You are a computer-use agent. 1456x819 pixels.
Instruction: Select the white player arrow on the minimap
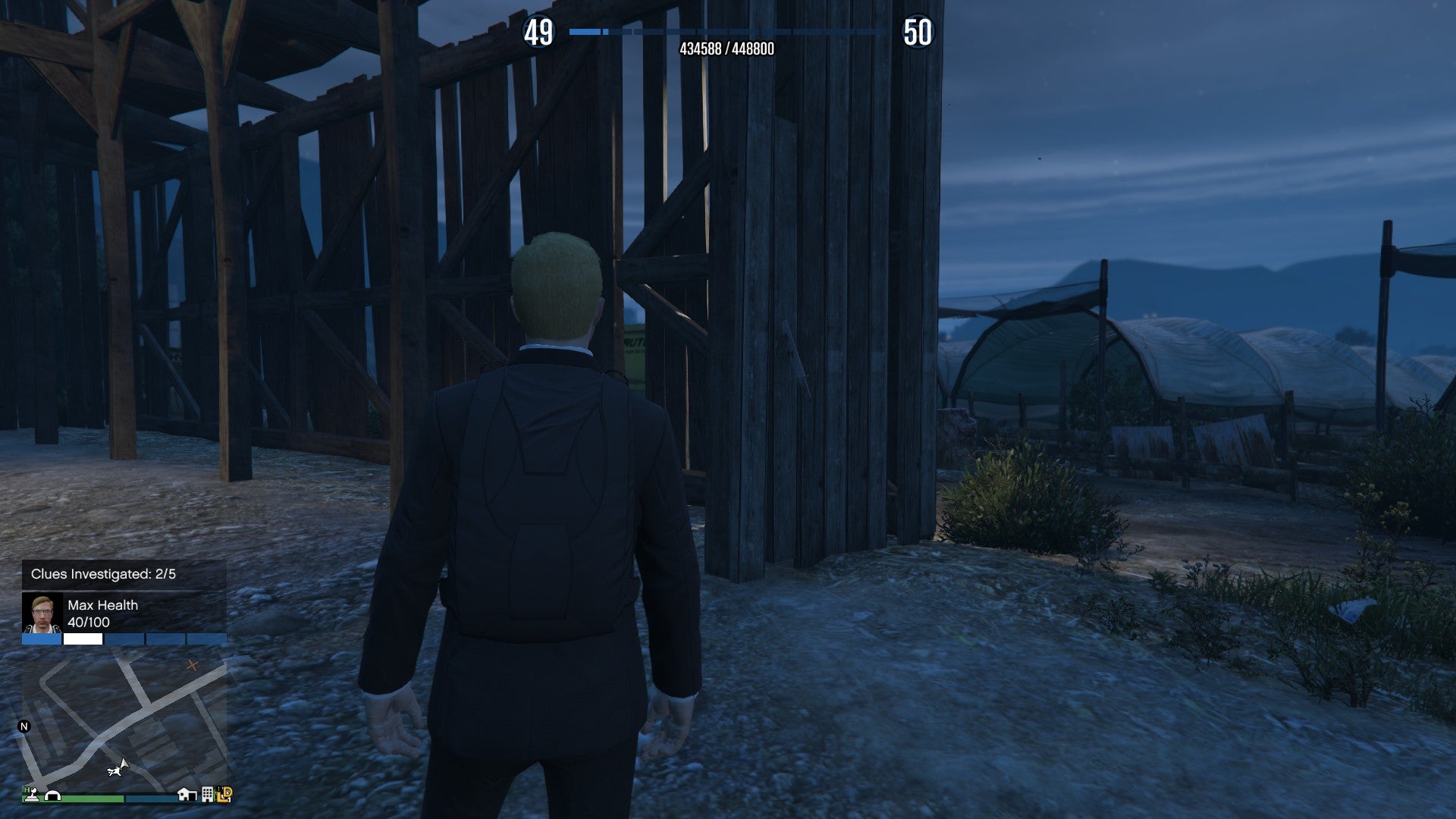pos(124,762)
